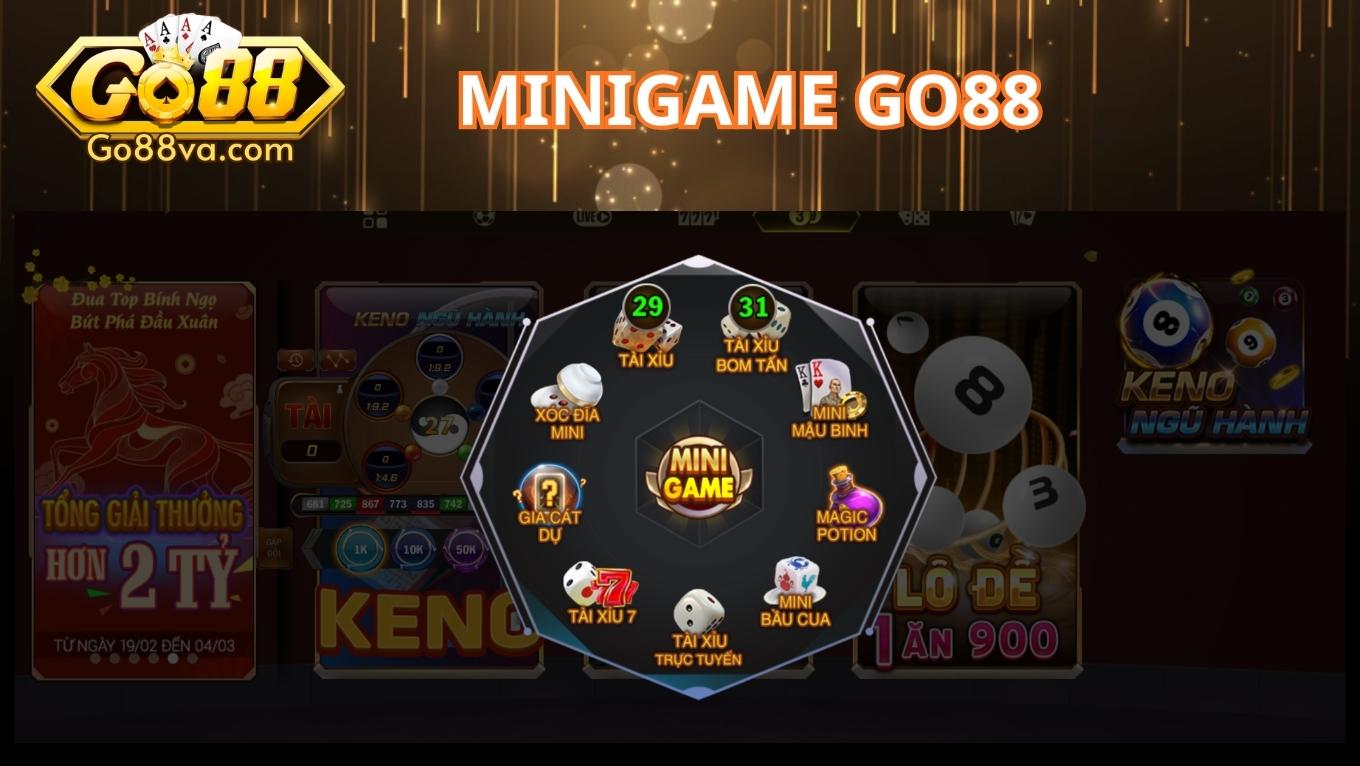The height and width of the screenshot is (766, 1360).
Task: Open the Xóc Đĩa Mini game
Action: pyautogui.click(x=565, y=405)
